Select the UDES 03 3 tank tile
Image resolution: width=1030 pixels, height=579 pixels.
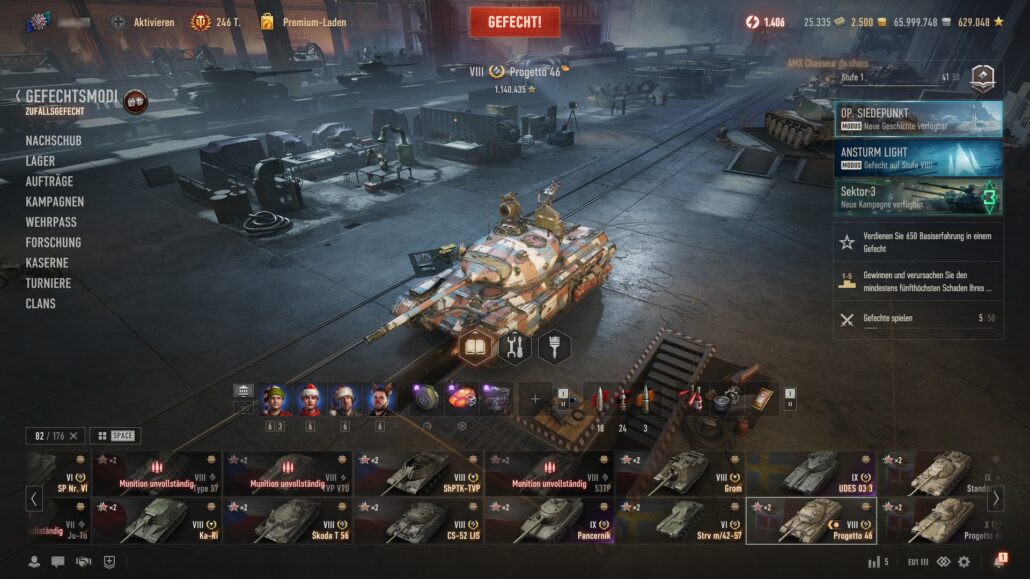(811, 473)
